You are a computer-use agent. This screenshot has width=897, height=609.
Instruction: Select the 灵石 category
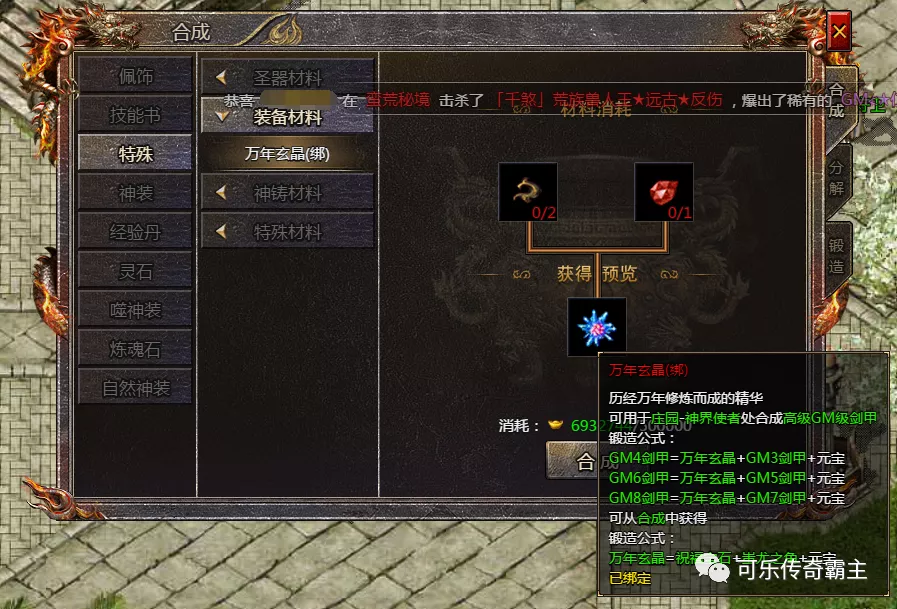pos(135,270)
